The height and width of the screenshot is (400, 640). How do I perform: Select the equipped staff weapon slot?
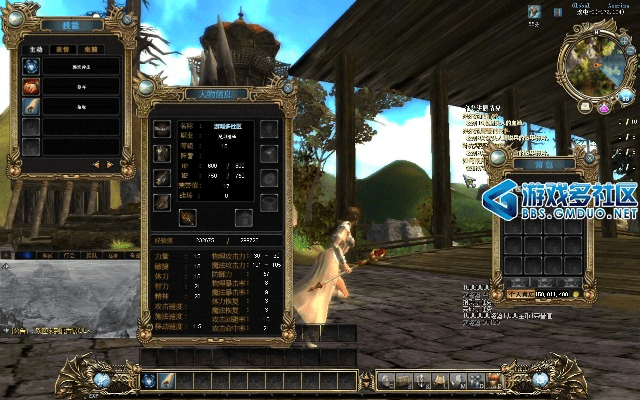(187, 217)
